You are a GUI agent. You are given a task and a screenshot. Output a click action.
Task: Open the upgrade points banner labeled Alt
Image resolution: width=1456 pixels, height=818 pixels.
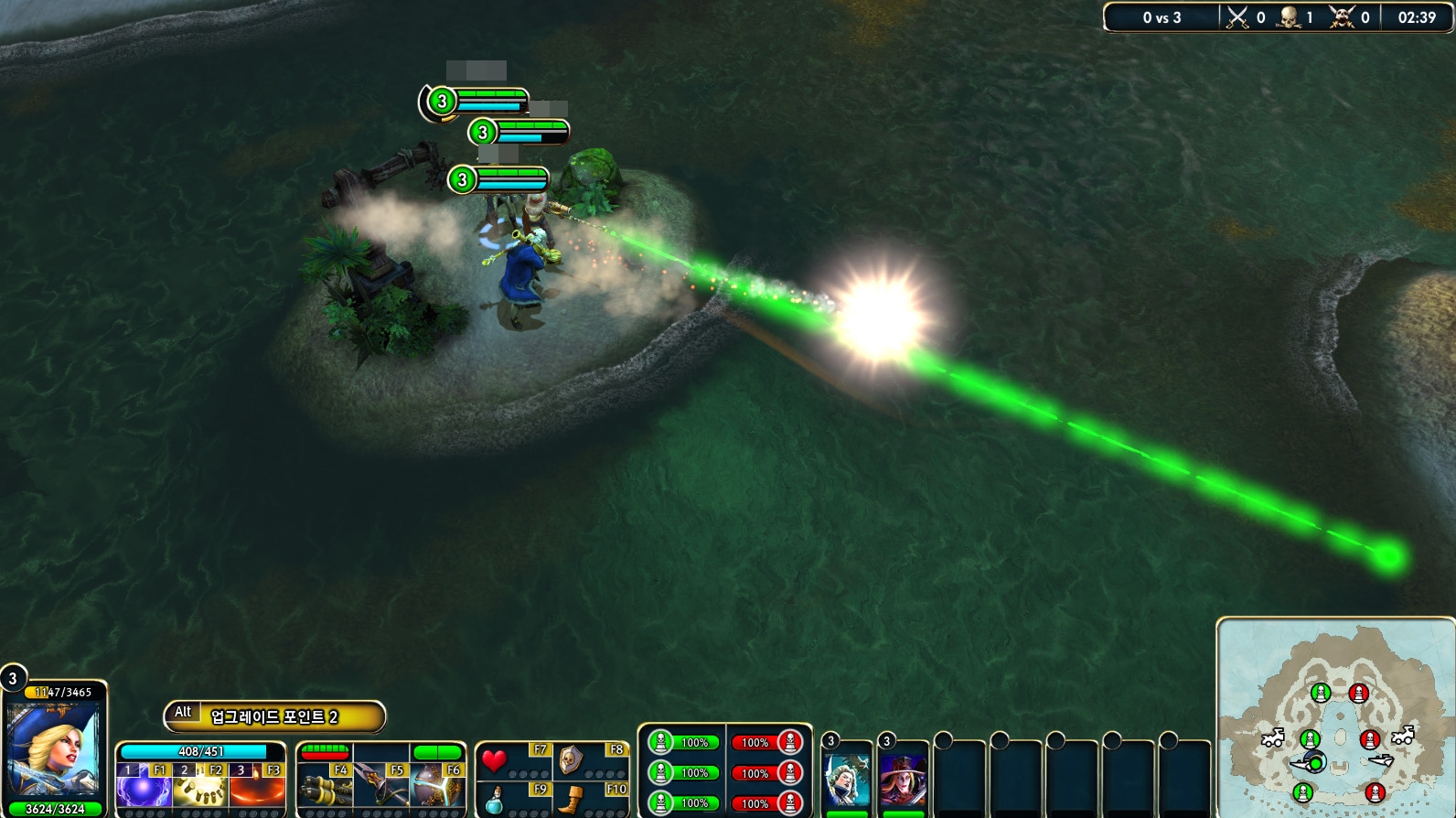pos(273,716)
